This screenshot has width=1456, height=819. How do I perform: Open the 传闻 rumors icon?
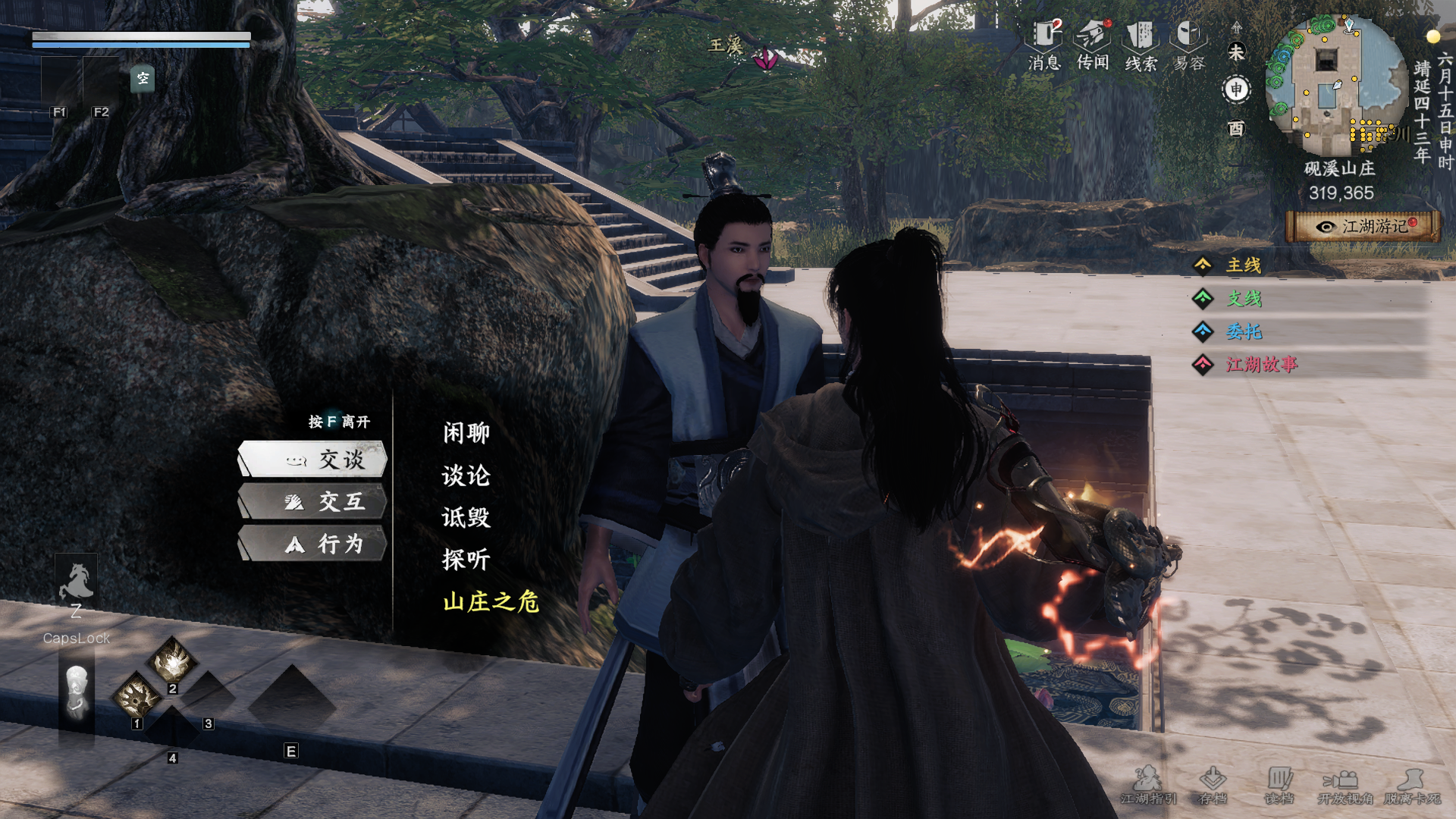pos(1093,45)
